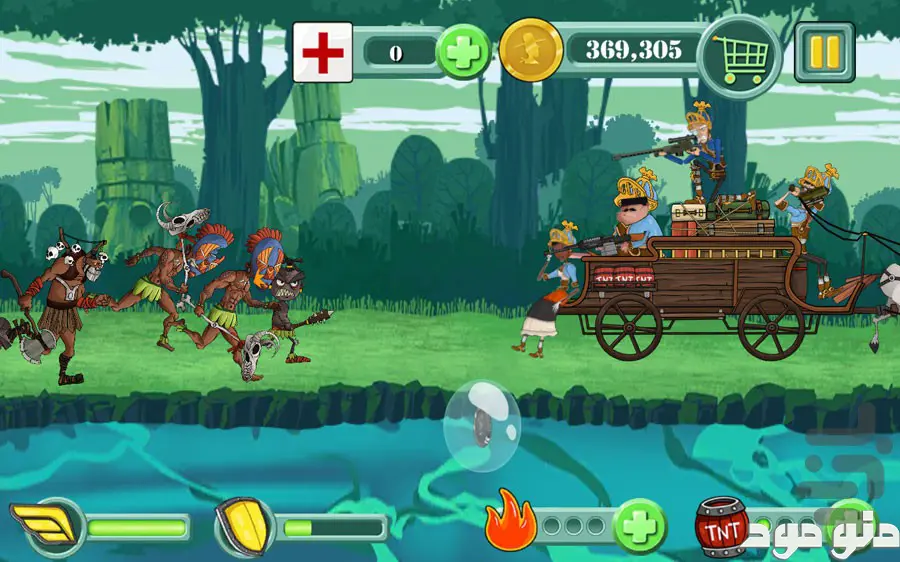Image resolution: width=900 pixels, height=562 pixels.
Task: Open the shopping cart store
Action: (x=739, y=51)
